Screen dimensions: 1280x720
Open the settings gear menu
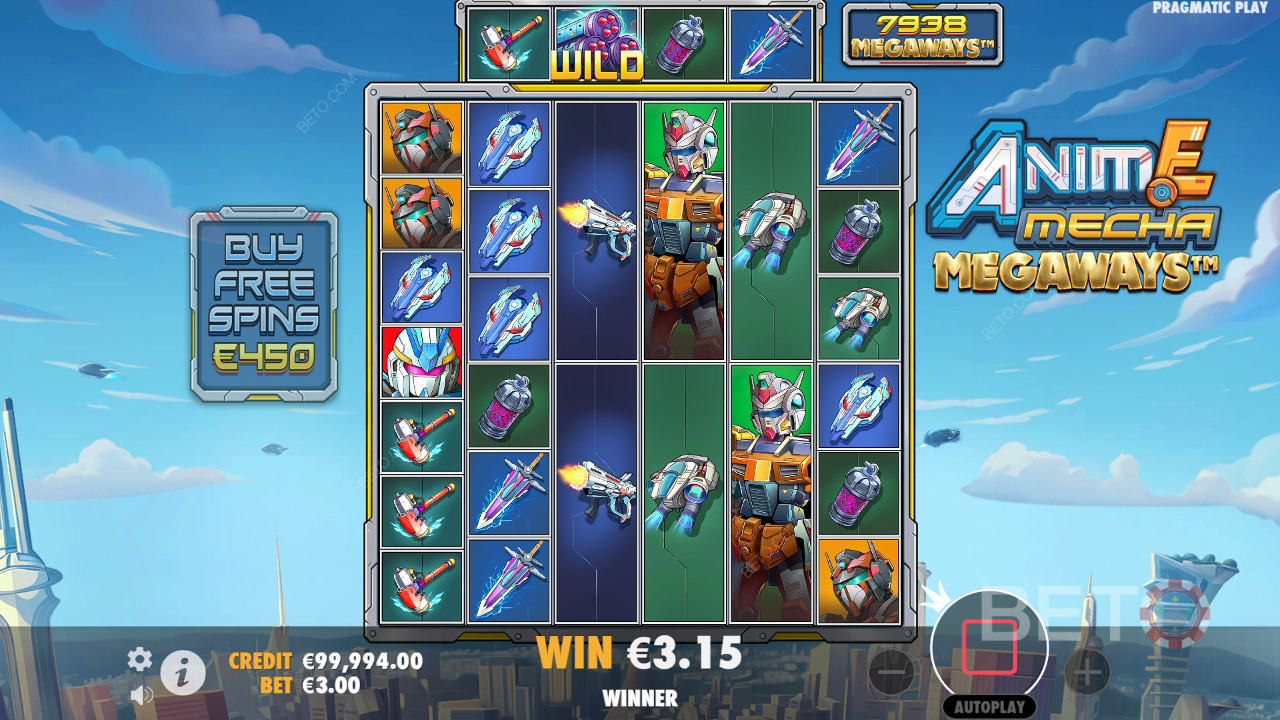[x=140, y=658]
